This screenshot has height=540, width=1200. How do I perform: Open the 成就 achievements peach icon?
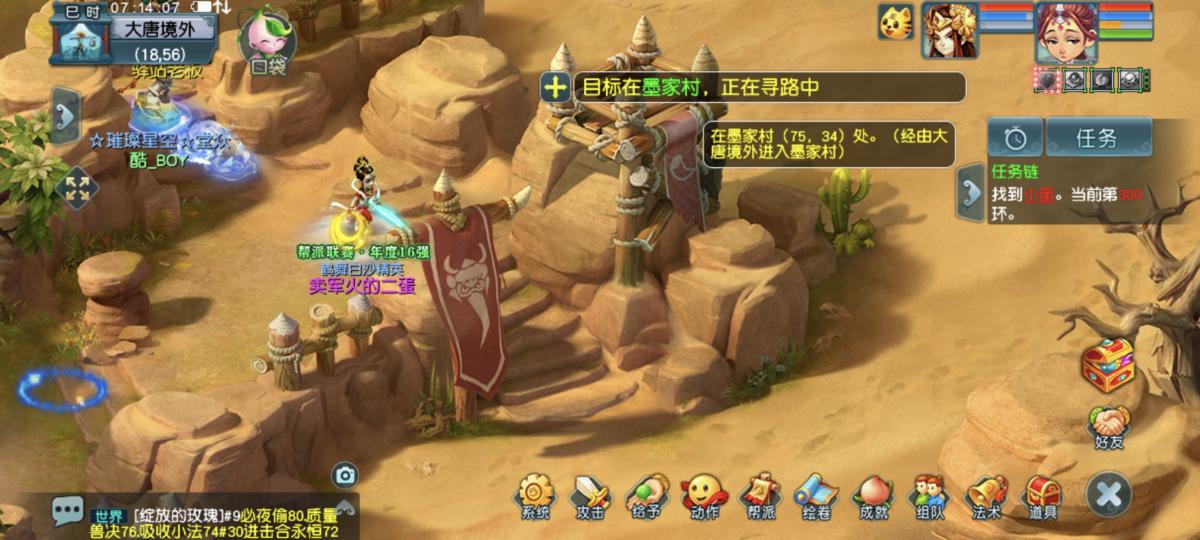(872, 495)
